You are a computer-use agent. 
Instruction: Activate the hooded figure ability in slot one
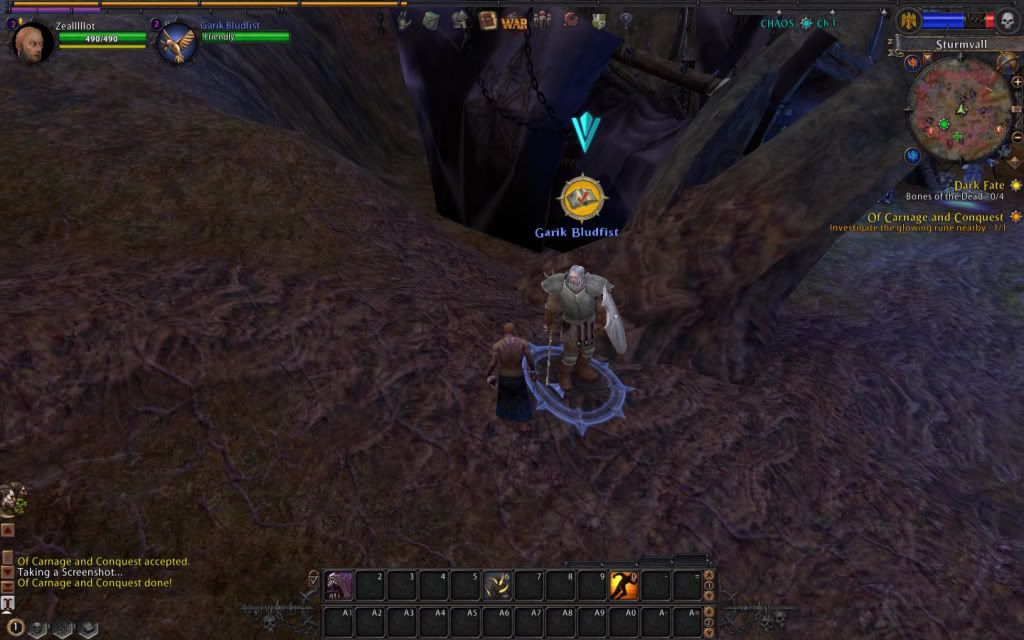(x=339, y=584)
